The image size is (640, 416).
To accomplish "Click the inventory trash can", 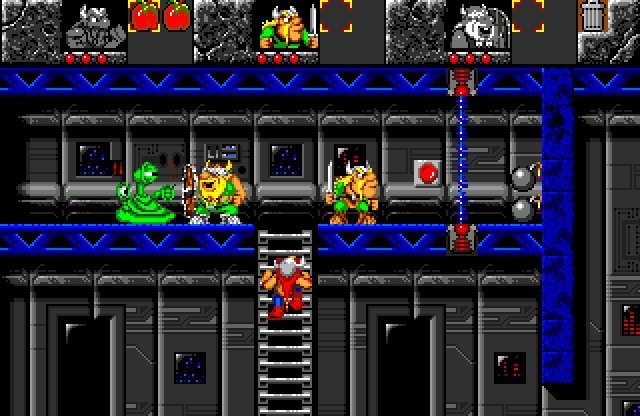I will (593, 17).
